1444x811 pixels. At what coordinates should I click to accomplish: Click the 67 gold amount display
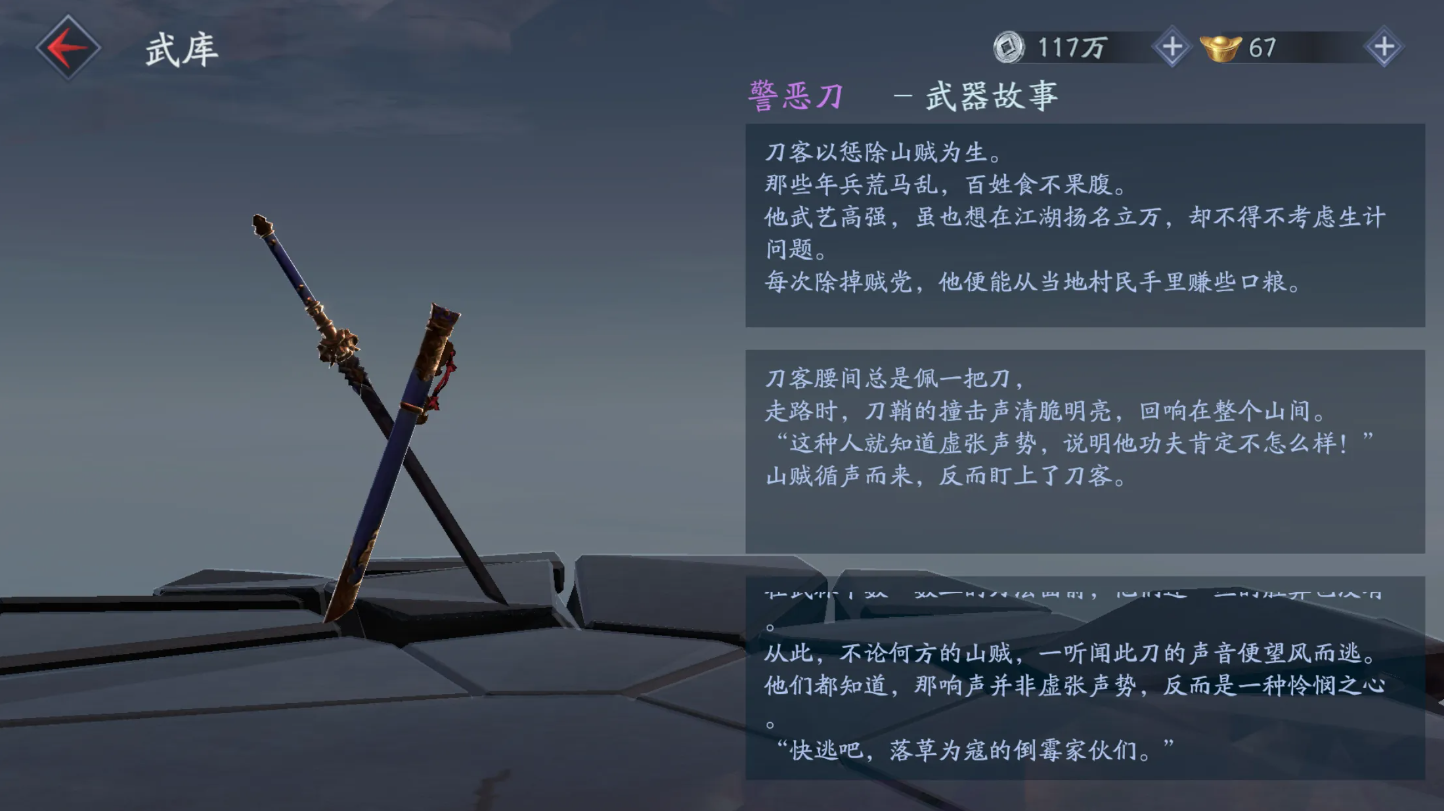pos(1262,46)
